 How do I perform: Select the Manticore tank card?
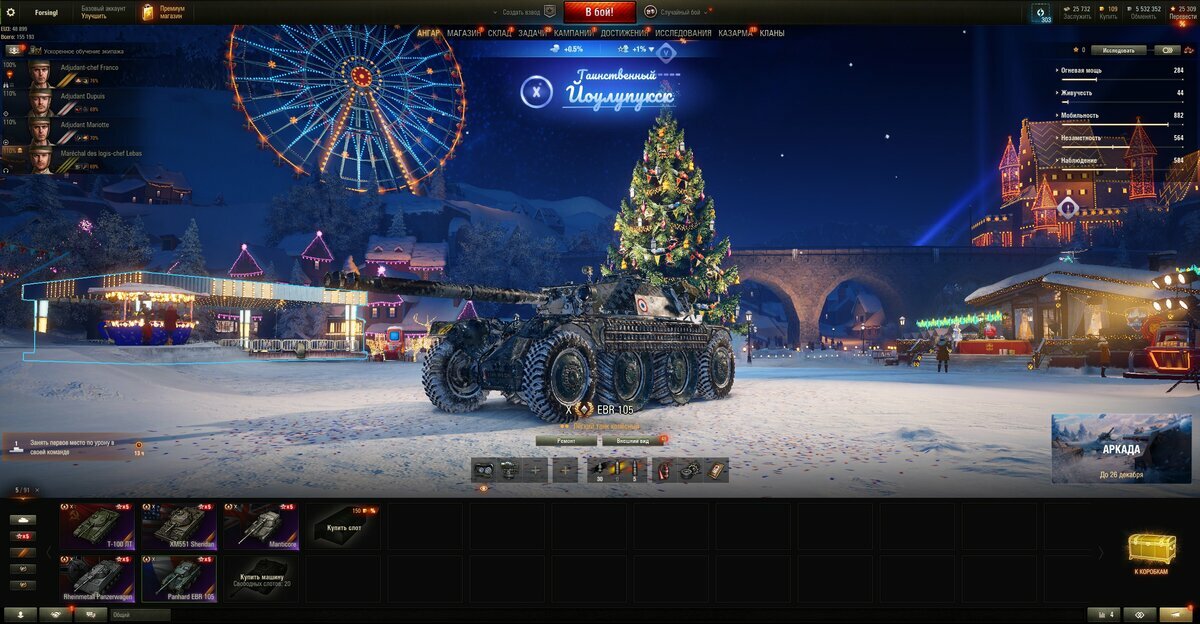coord(260,526)
